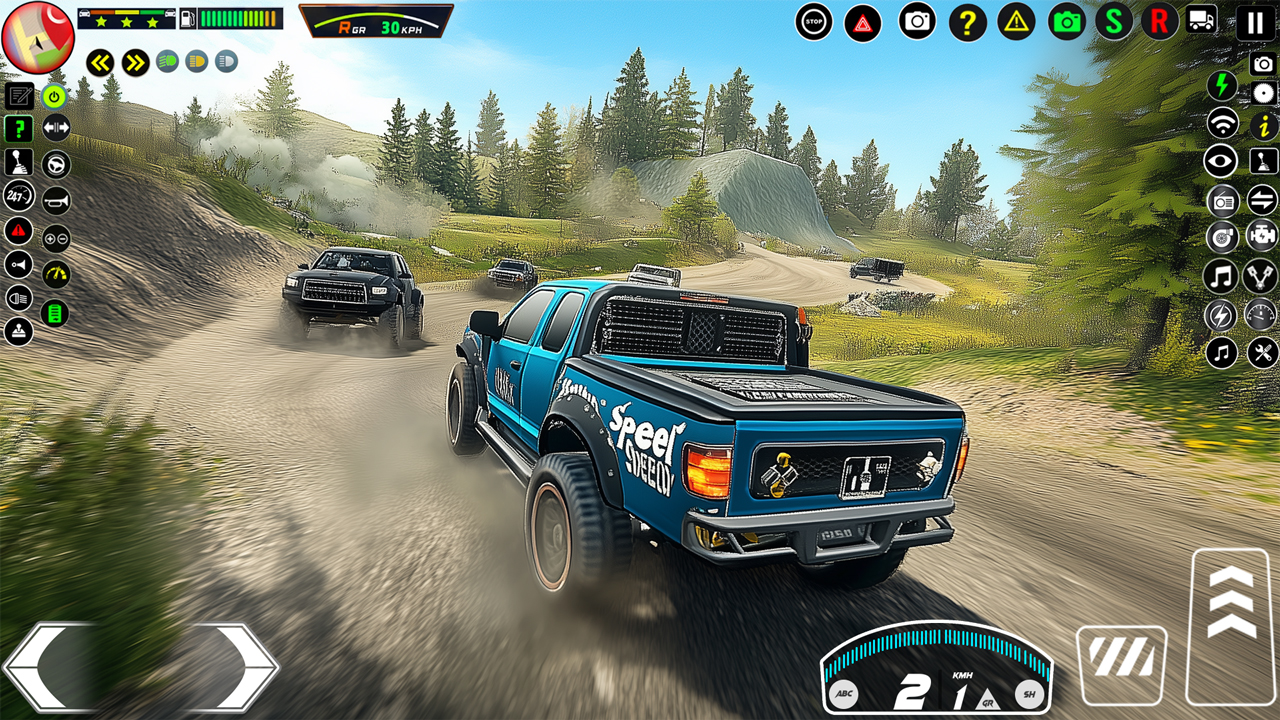Toggle the green power button
The image size is (1280, 720).
point(55,97)
